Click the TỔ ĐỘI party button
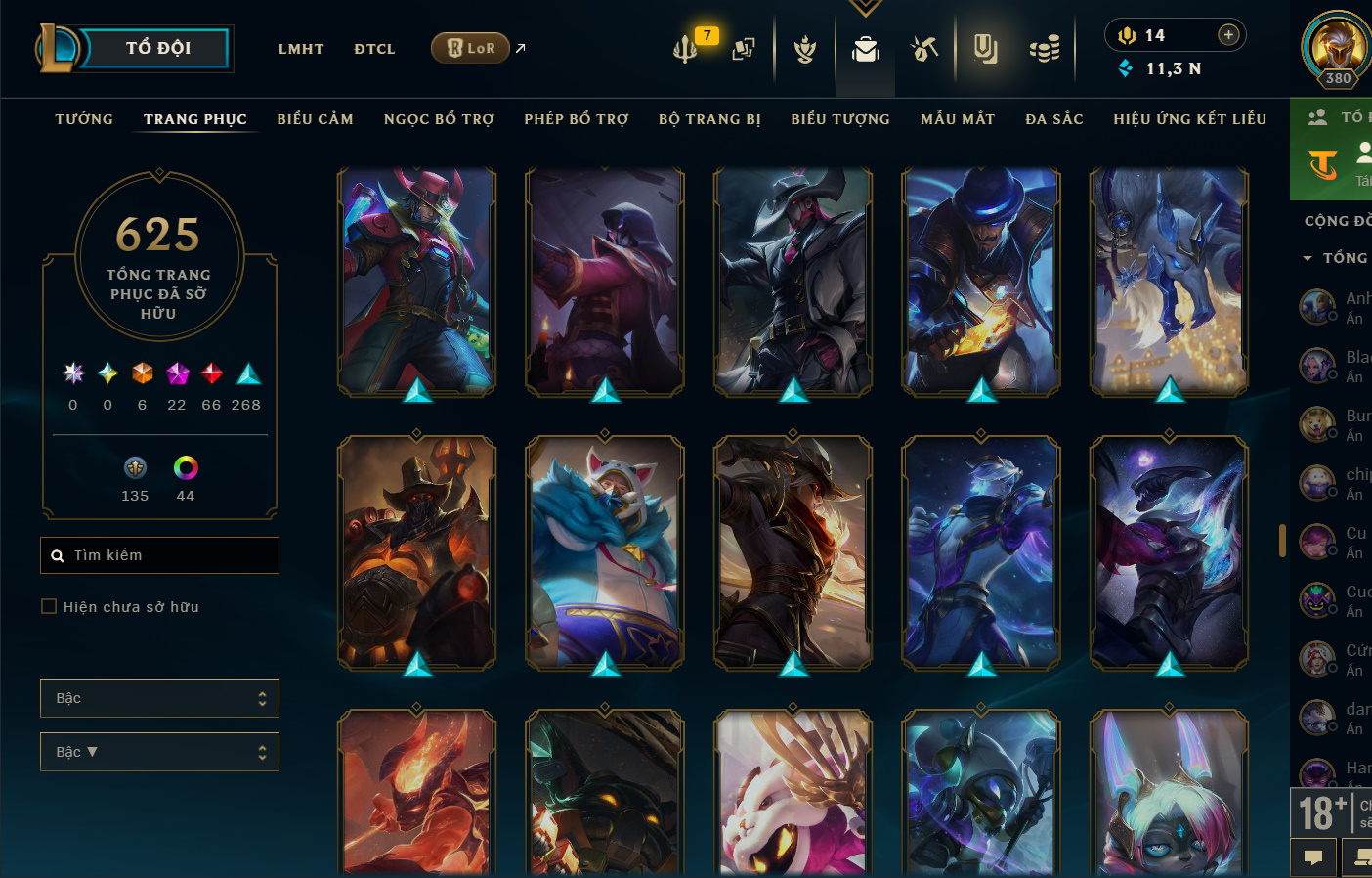This screenshot has width=1372, height=878. click(x=156, y=48)
